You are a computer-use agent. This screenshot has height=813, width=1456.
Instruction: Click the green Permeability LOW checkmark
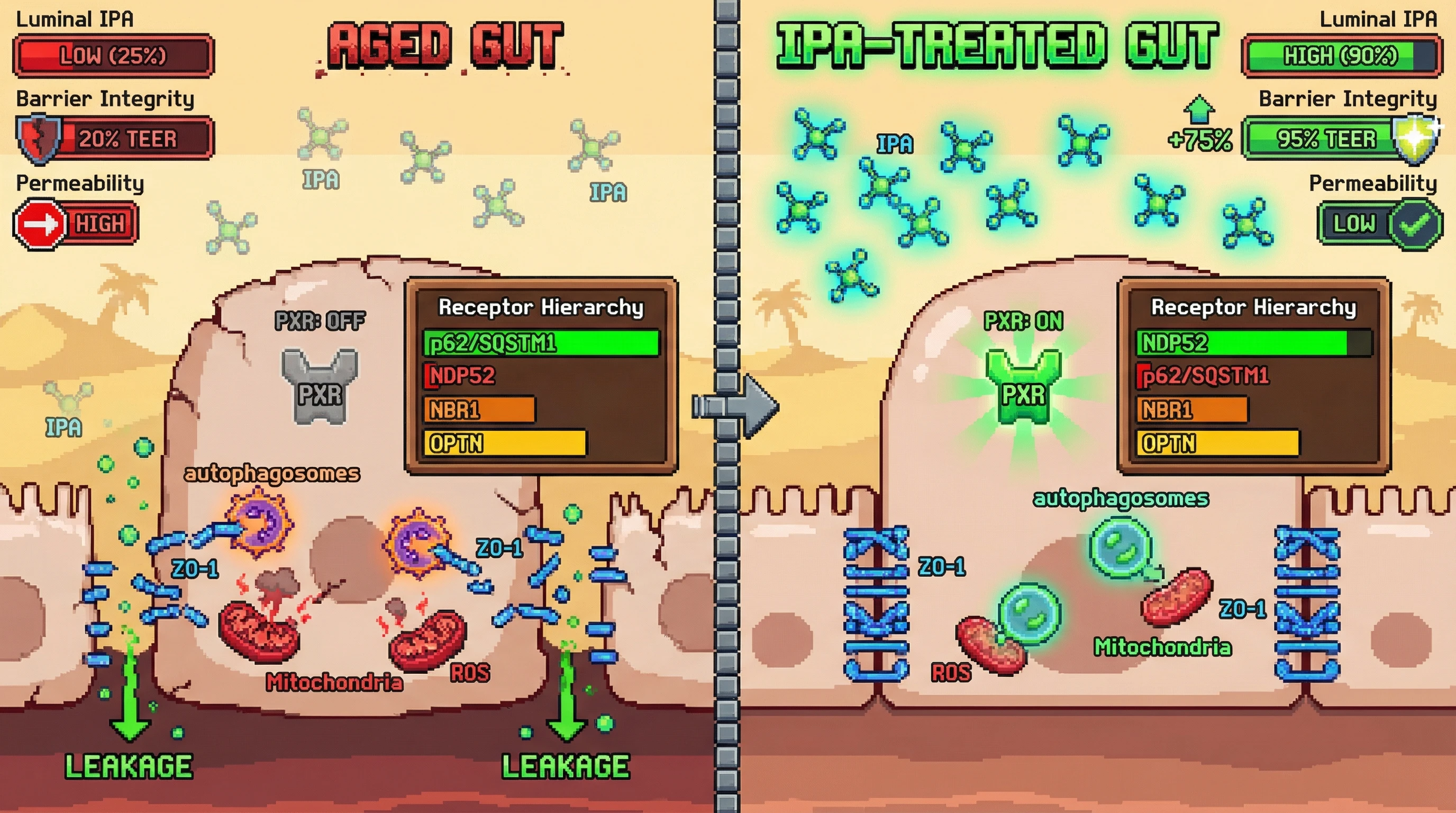click(1415, 224)
